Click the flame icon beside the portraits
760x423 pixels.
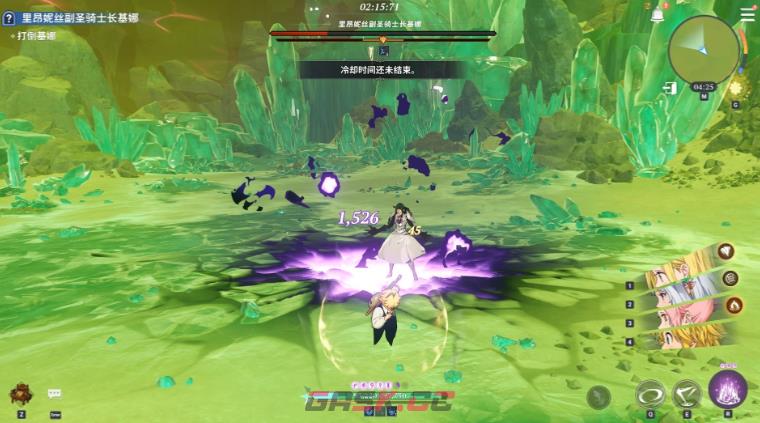(x=734, y=304)
